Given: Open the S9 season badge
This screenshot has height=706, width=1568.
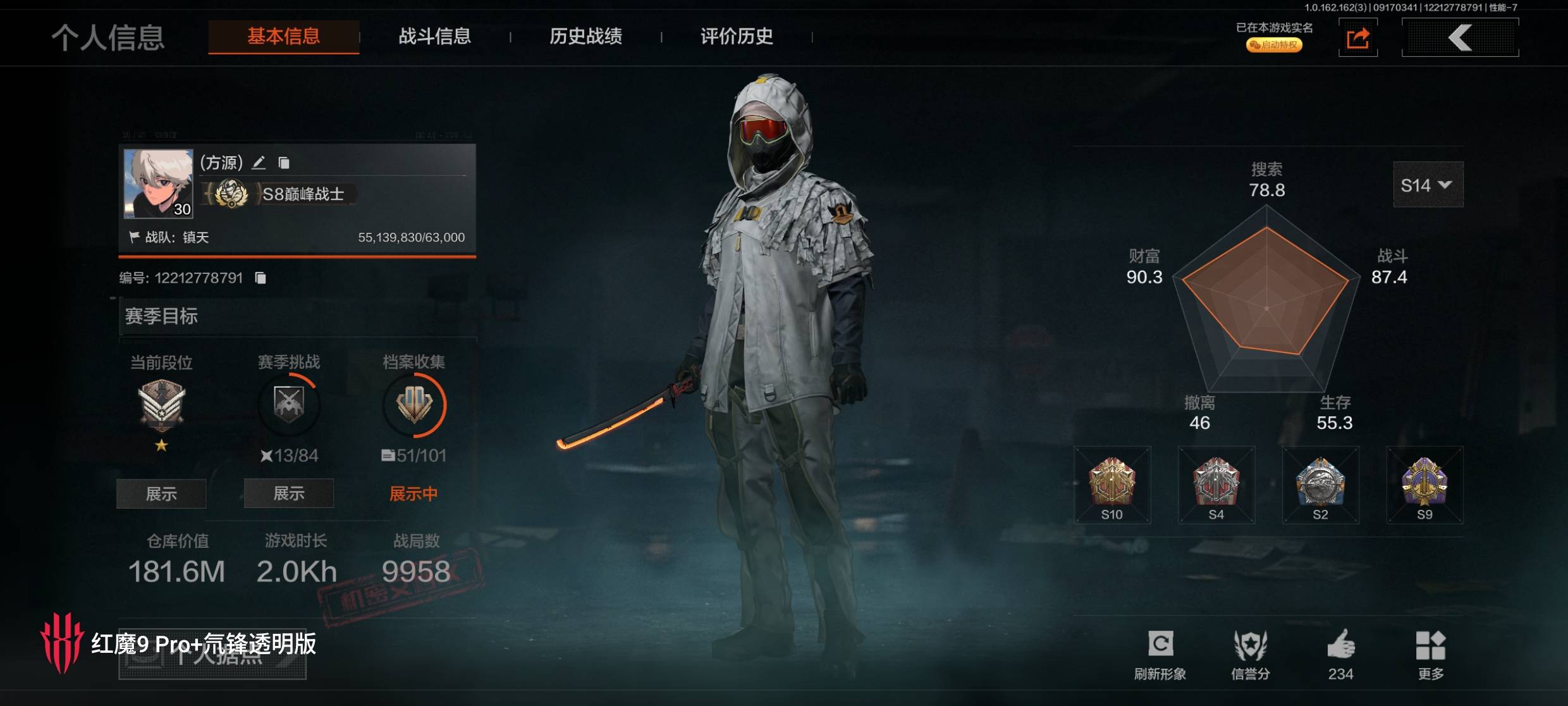Looking at the screenshot, I should click(x=1424, y=485).
